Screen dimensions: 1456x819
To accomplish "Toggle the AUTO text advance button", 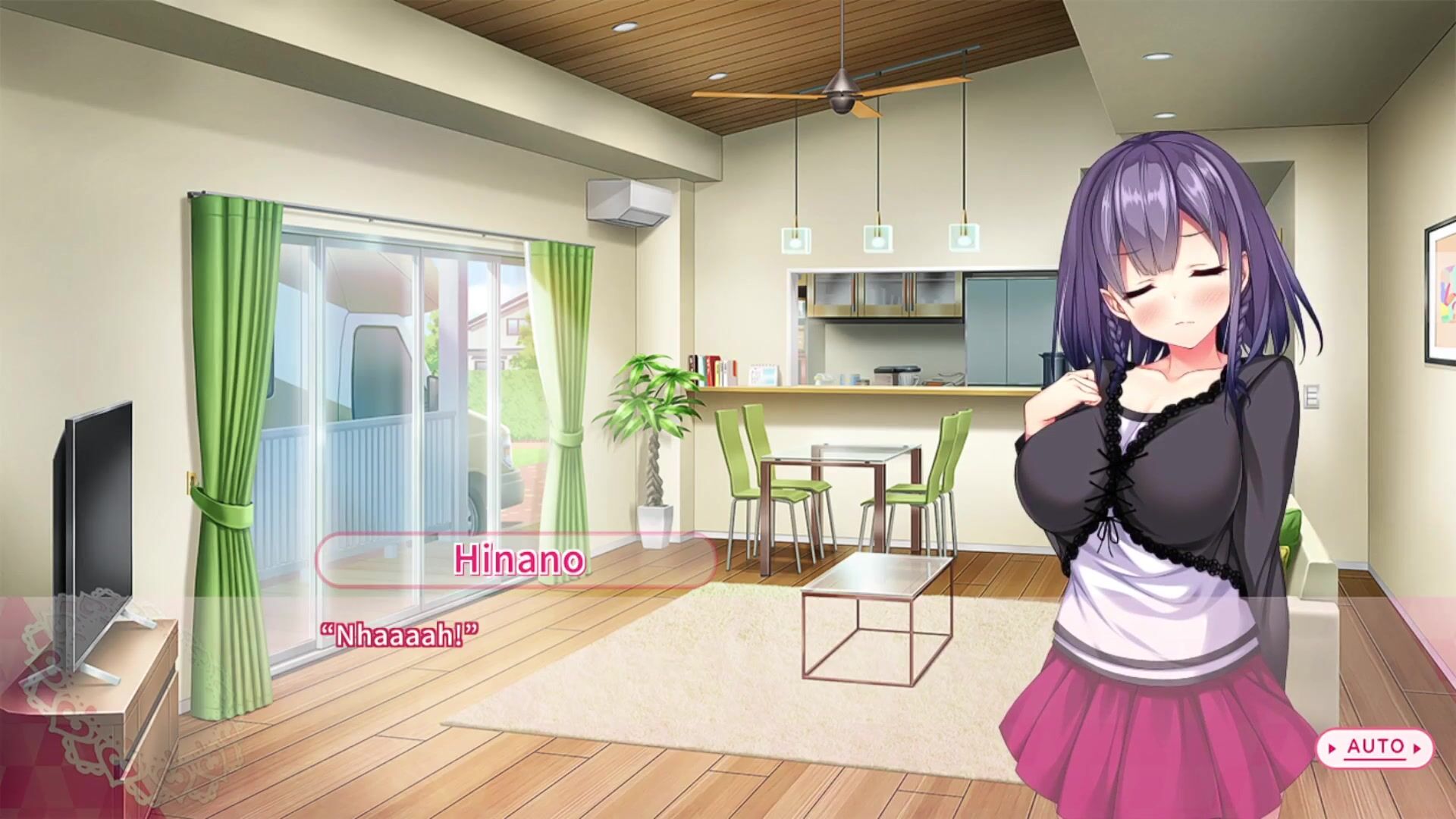I will coord(1375,748).
